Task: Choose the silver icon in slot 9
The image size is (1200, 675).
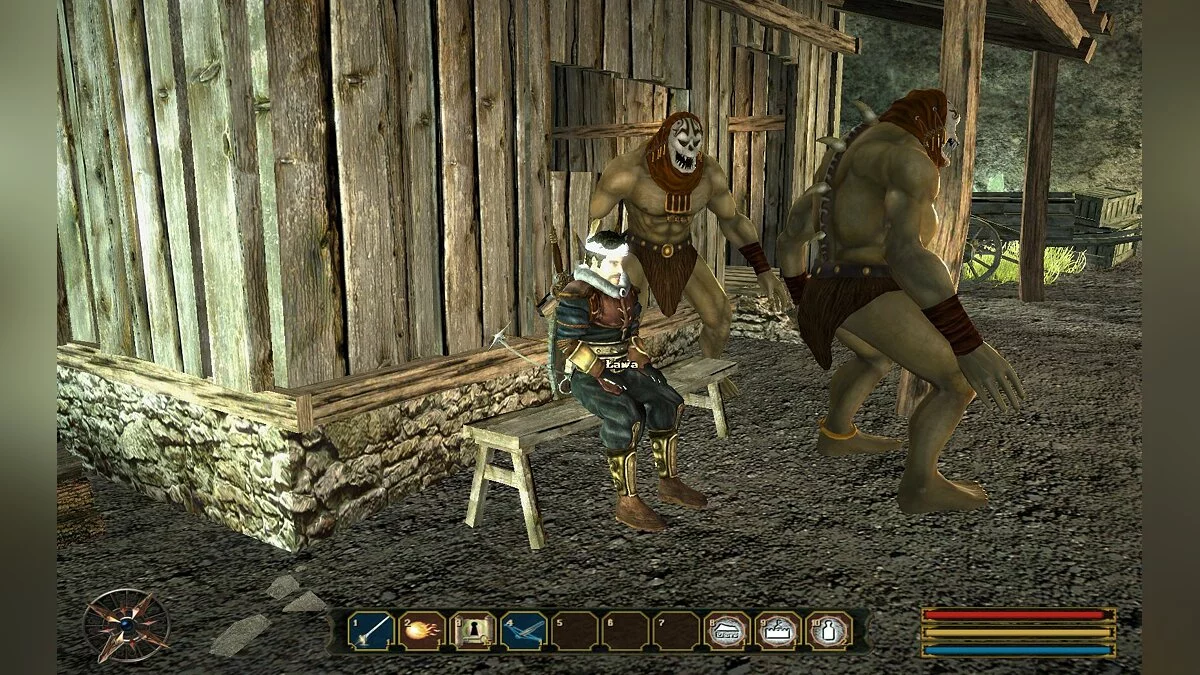Action: 777,630
